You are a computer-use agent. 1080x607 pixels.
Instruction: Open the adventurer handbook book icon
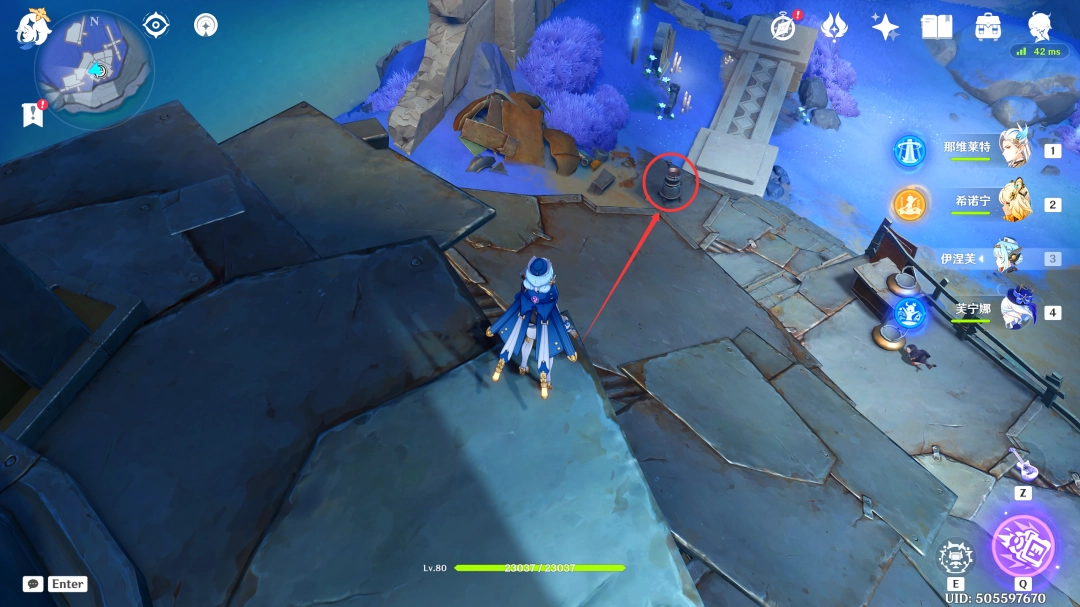pyautogui.click(x=936, y=28)
